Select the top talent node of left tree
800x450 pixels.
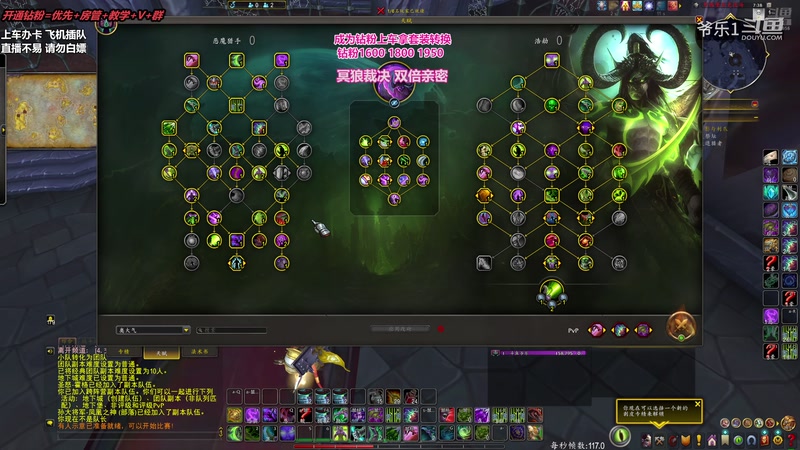(x=192, y=60)
